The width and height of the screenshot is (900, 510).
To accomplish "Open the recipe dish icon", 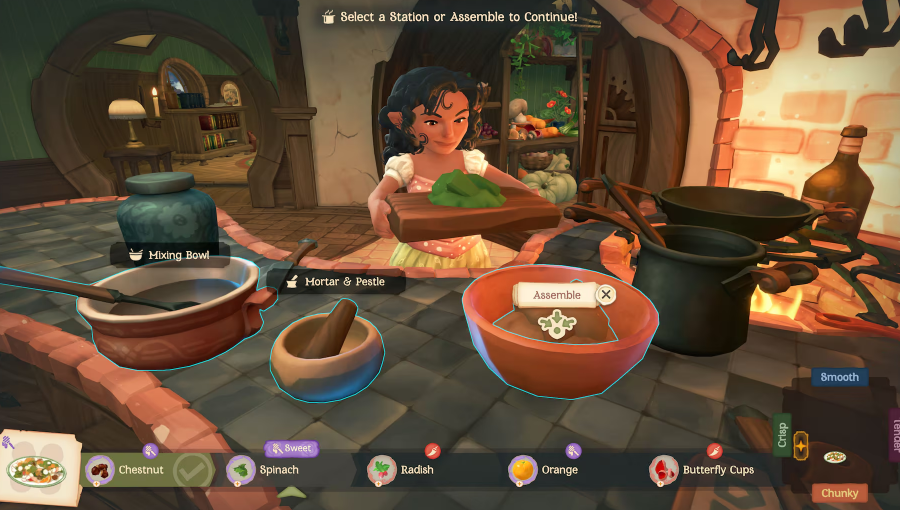I will coord(37,467).
